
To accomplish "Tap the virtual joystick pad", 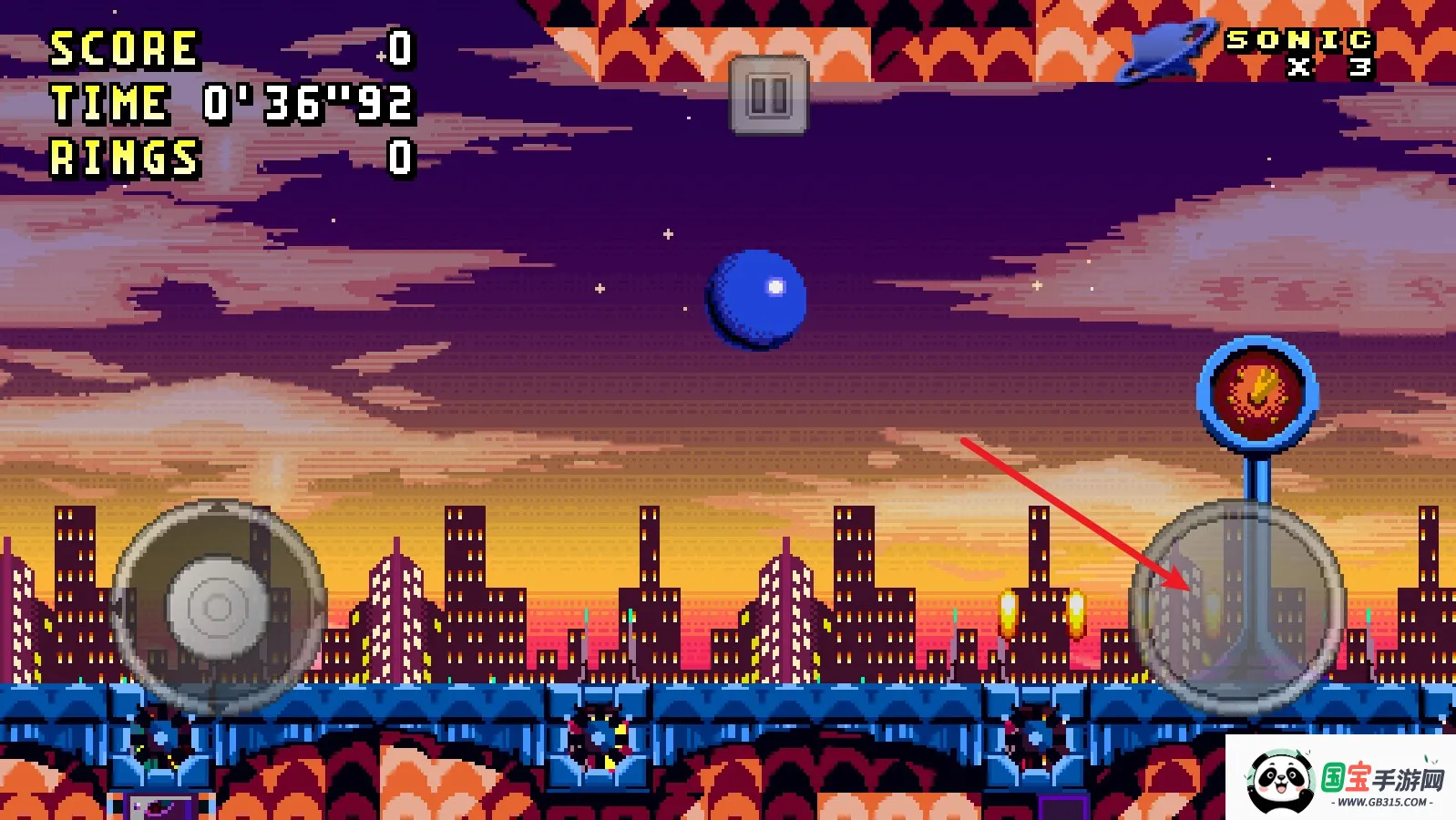I will click(x=217, y=607).
